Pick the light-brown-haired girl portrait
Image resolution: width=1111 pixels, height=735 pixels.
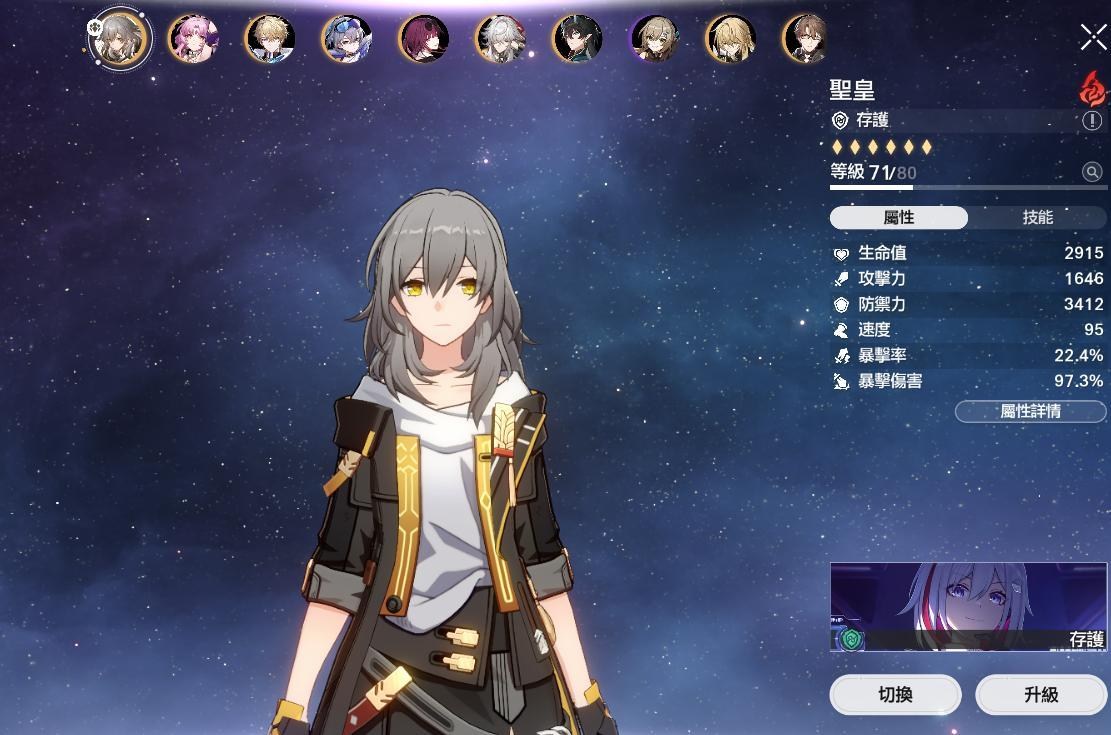pyautogui.click(x=654, y=38)
